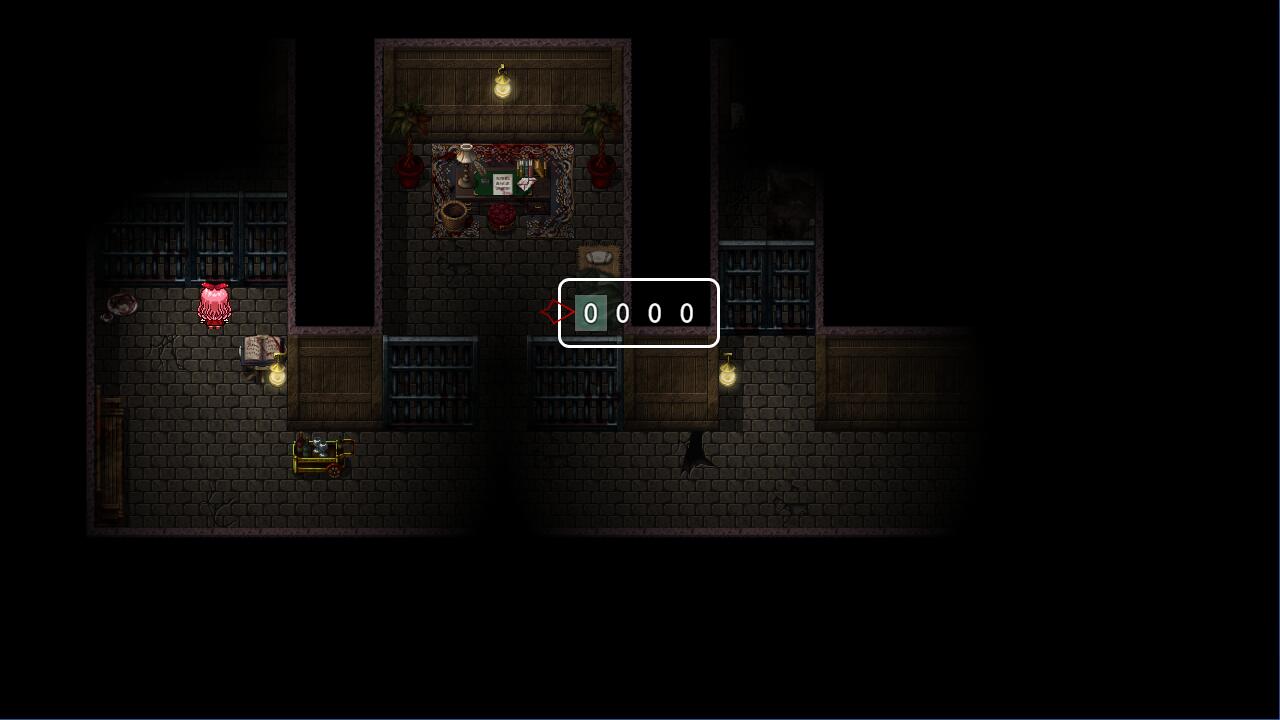Select the second zero in the number input
The image size is (1280, 720).
[622, 313]
